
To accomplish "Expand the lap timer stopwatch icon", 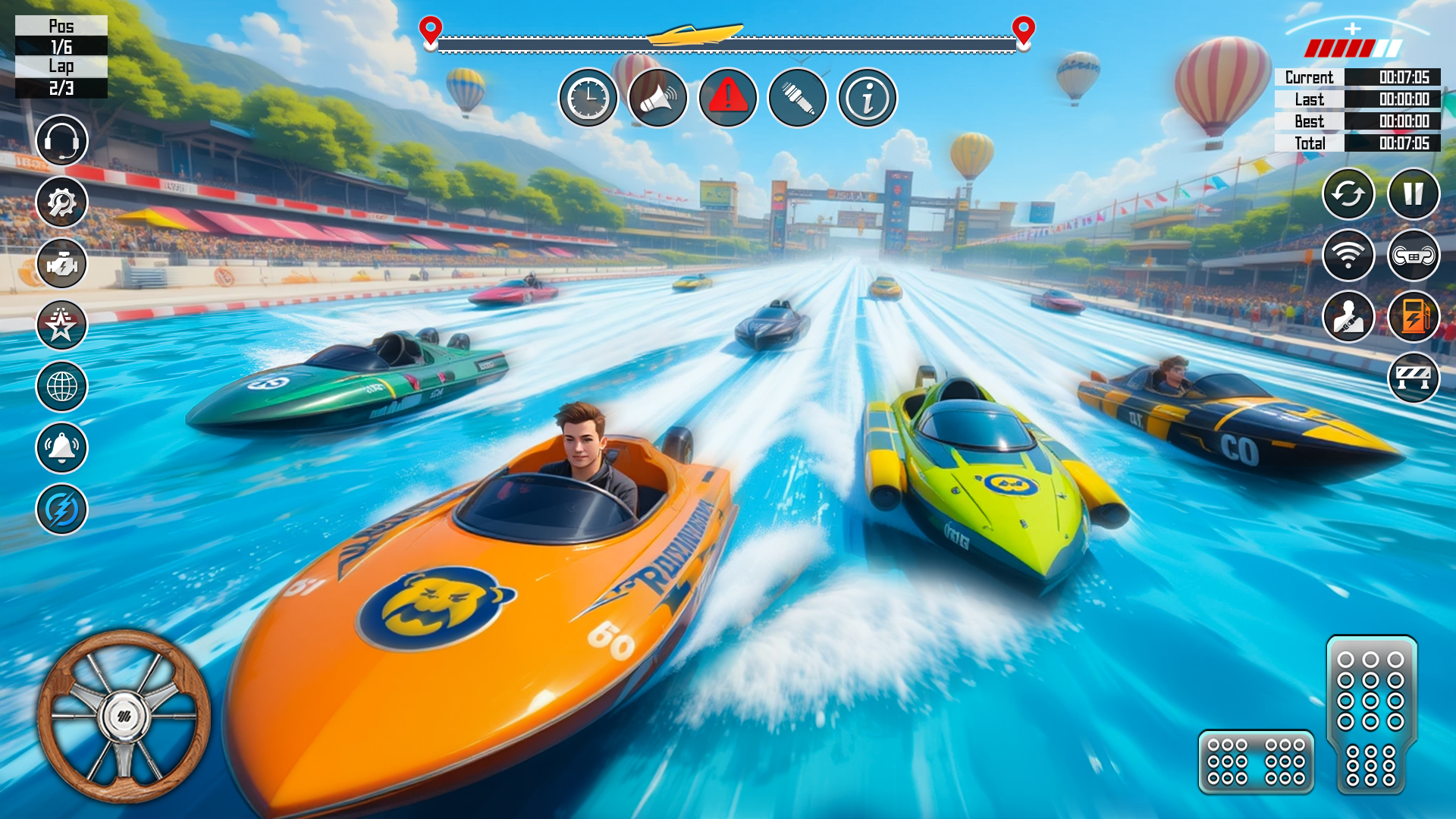I will click(588, 98).
